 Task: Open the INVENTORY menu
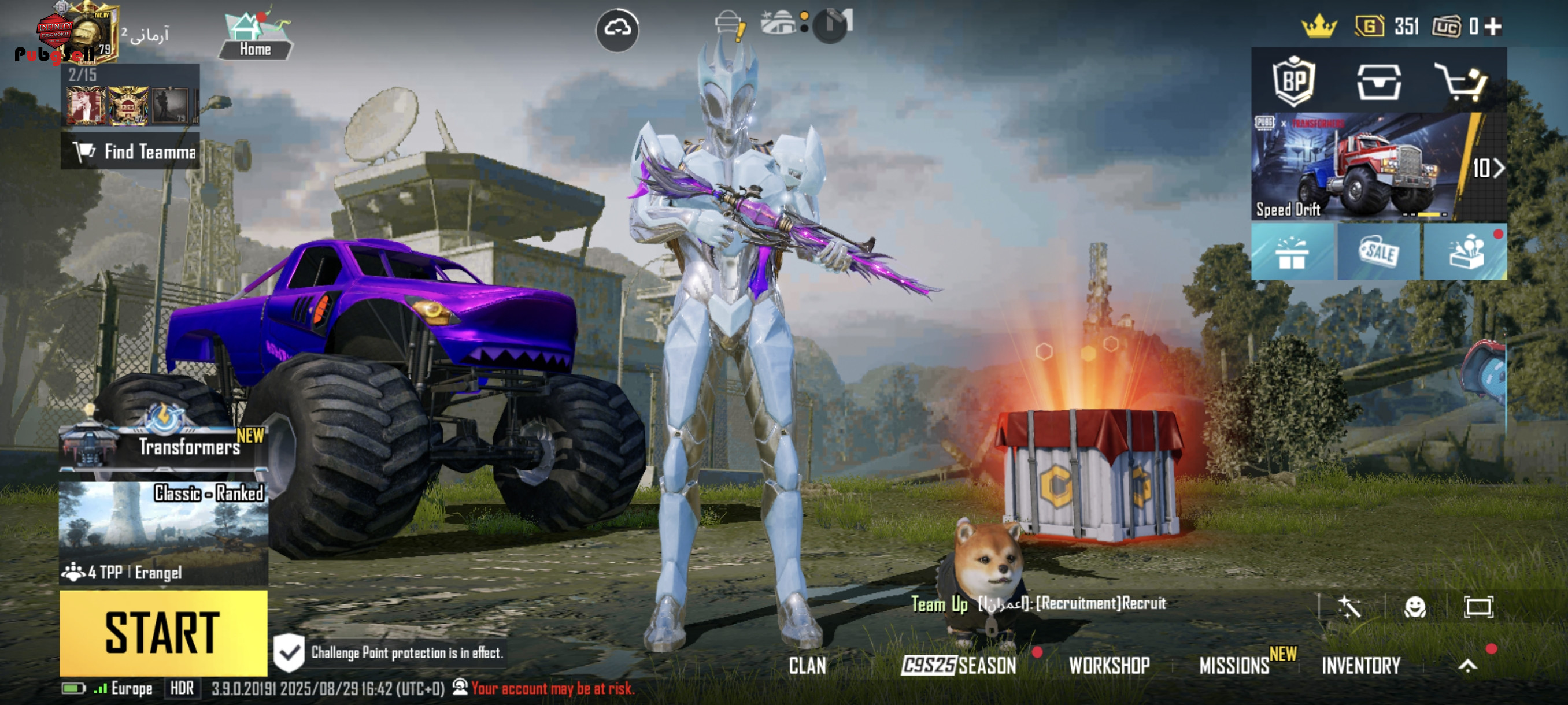(1360, 666)
